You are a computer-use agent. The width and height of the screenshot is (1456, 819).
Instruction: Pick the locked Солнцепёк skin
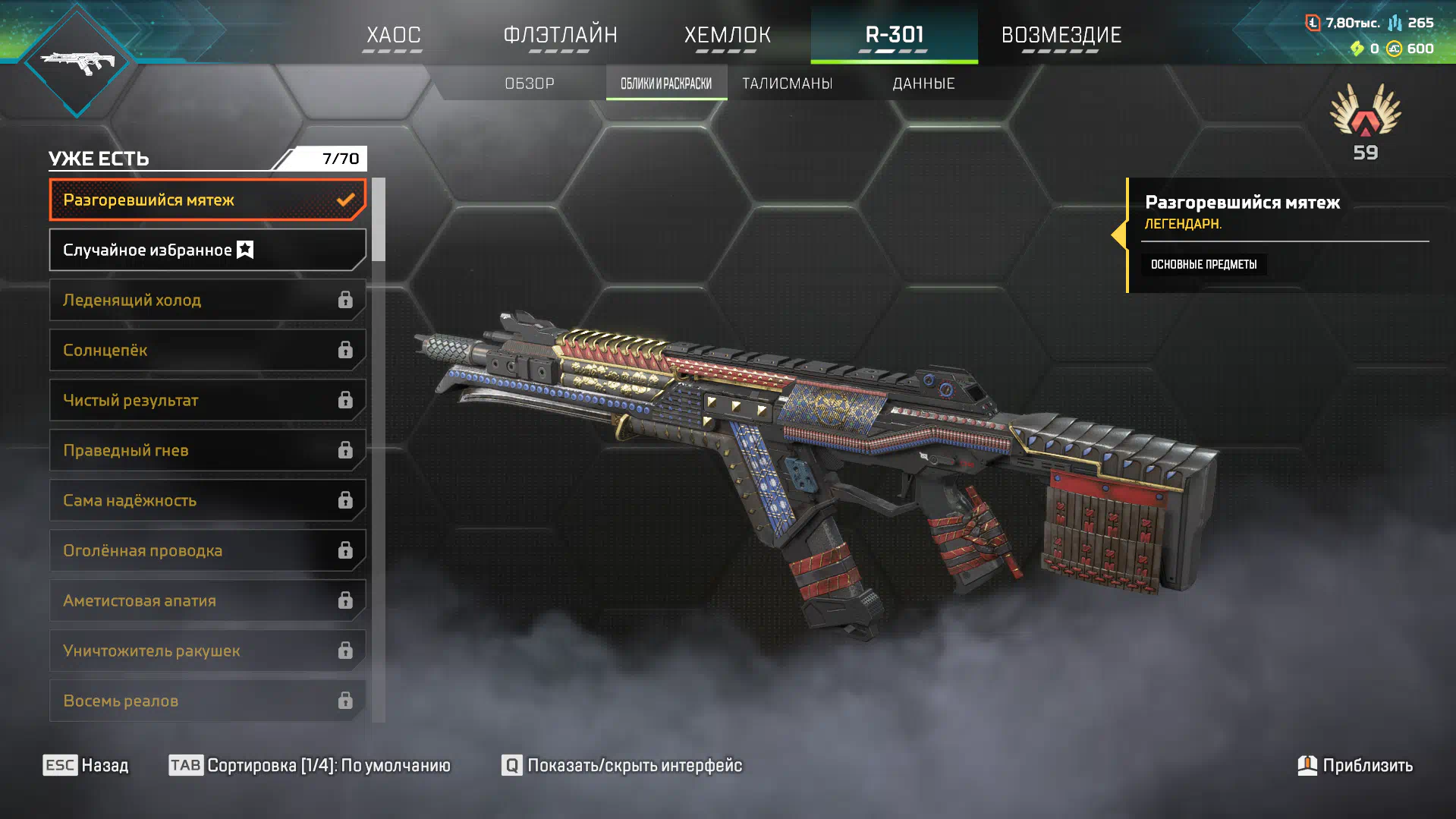coord(207,351)
